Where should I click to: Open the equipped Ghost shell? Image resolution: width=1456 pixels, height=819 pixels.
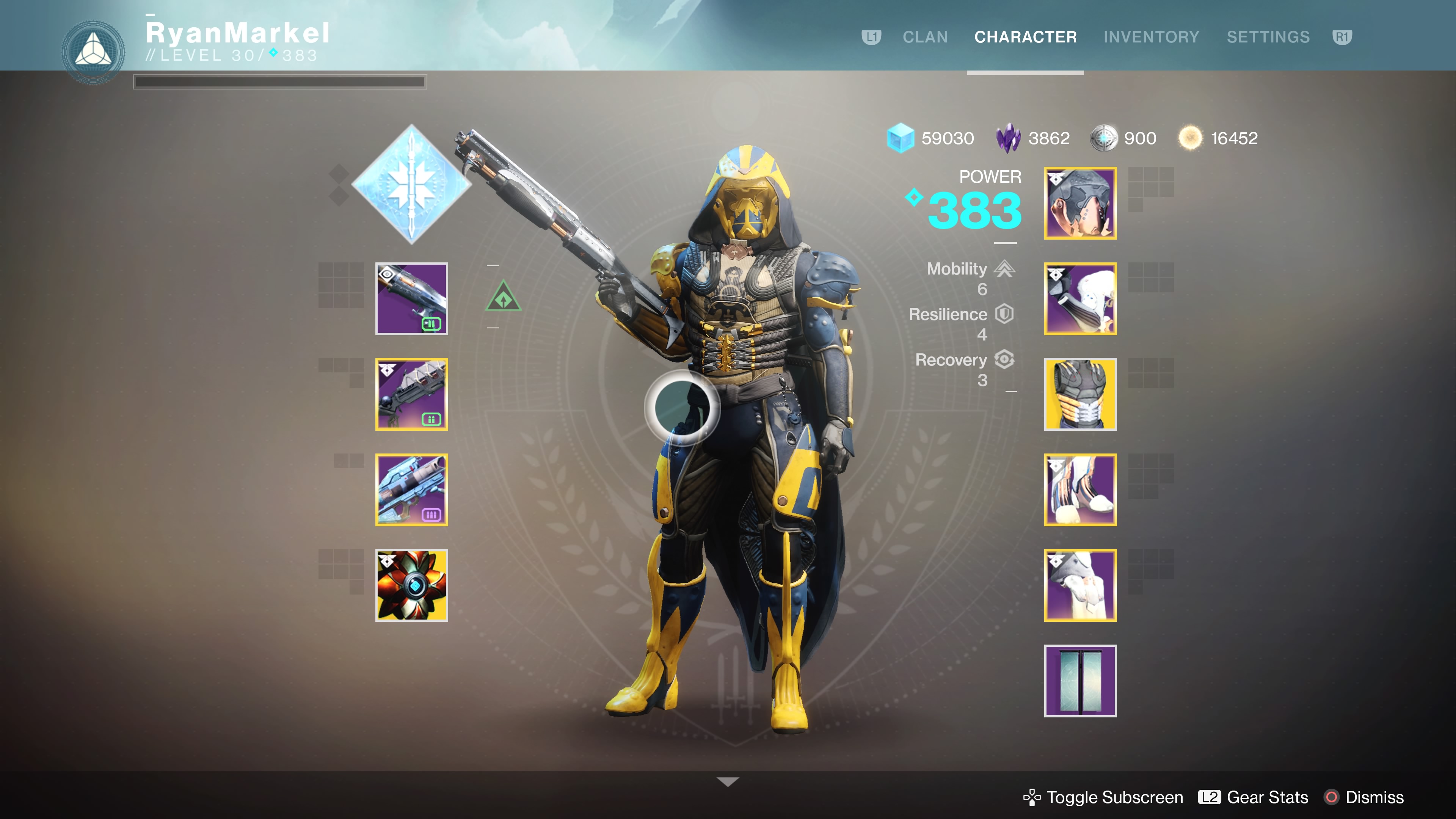pos(411,585)
